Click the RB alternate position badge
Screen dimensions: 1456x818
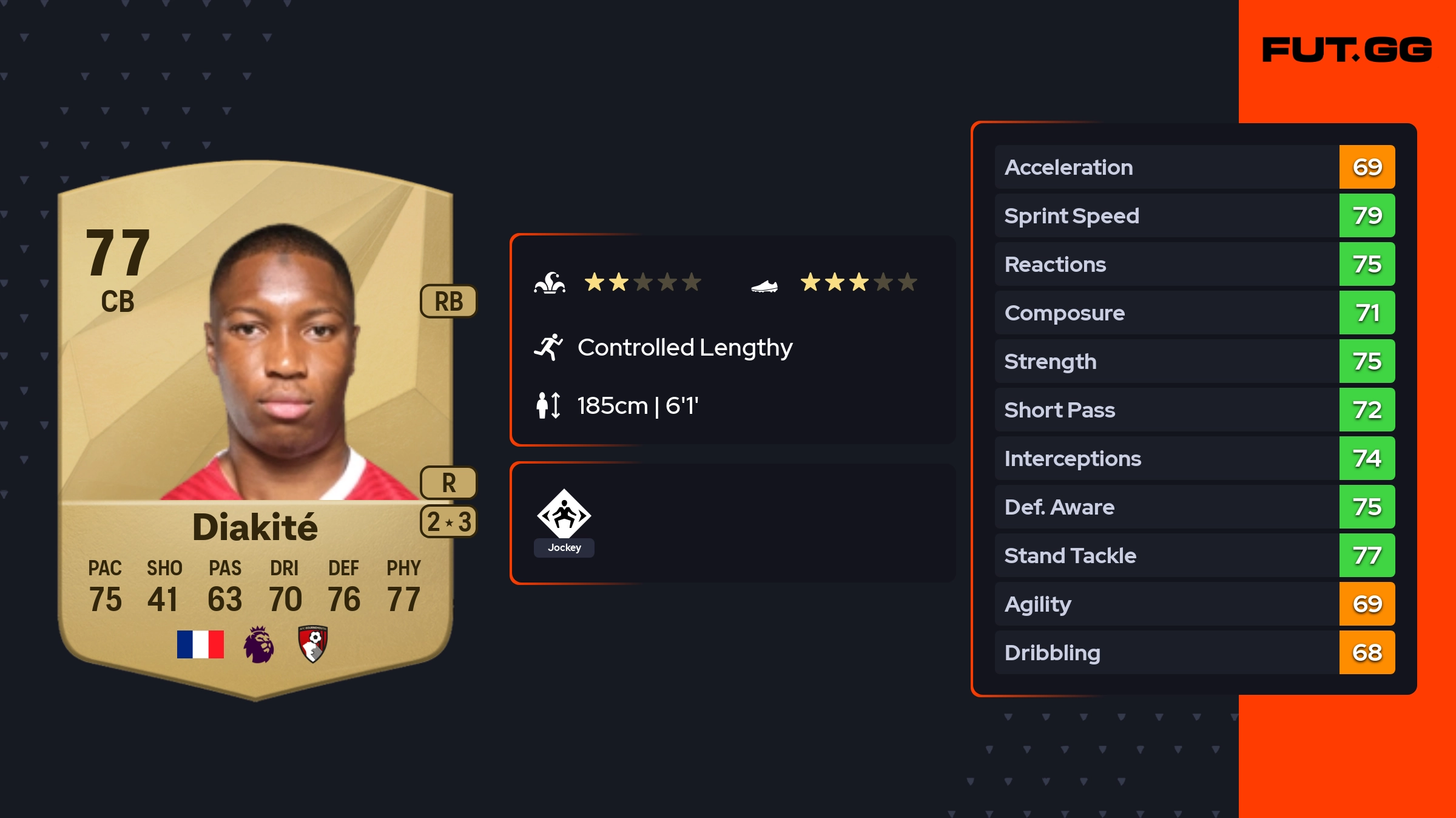(448, 301)
